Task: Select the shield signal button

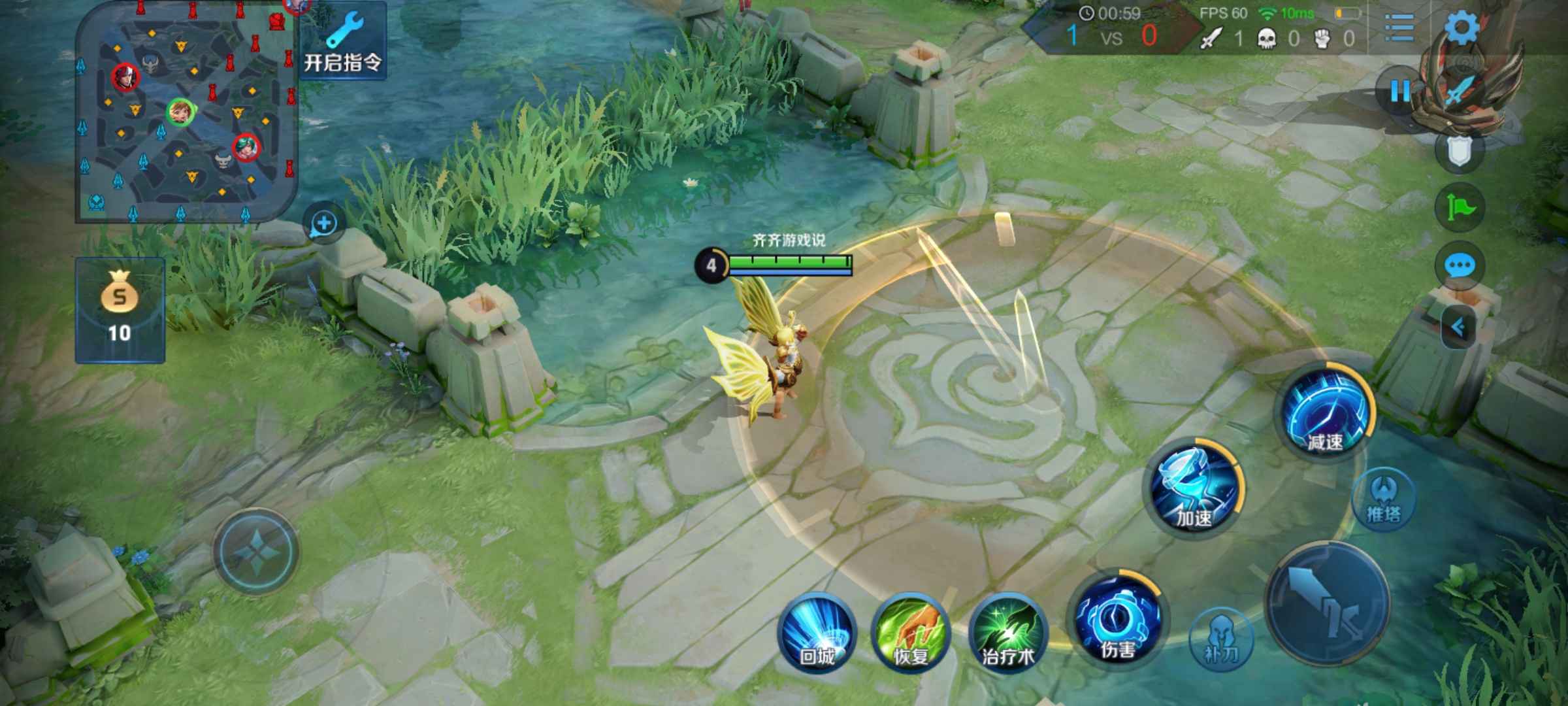Action: click(x=1460, y=152)
